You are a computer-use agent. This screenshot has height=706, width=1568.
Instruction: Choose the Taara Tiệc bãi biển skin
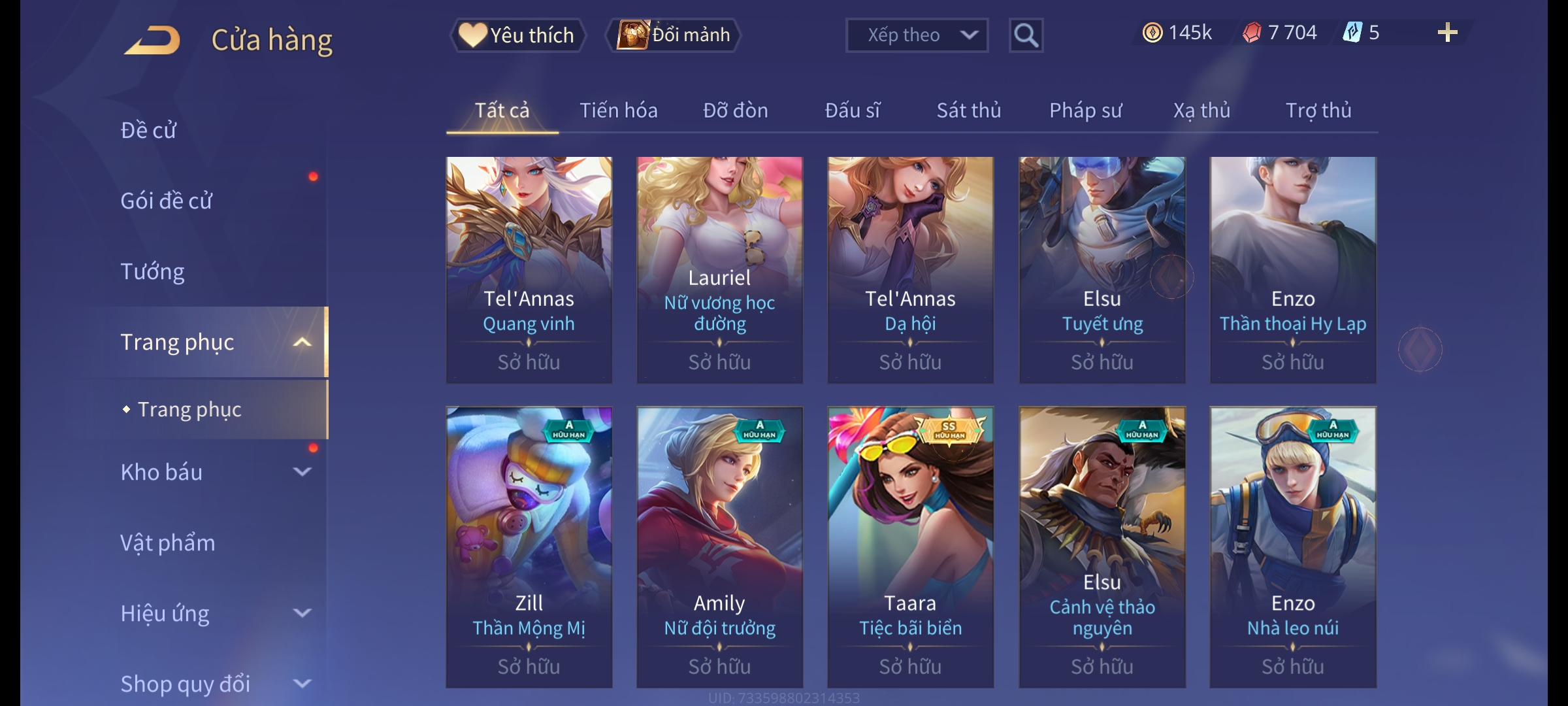tap(910, 546)
